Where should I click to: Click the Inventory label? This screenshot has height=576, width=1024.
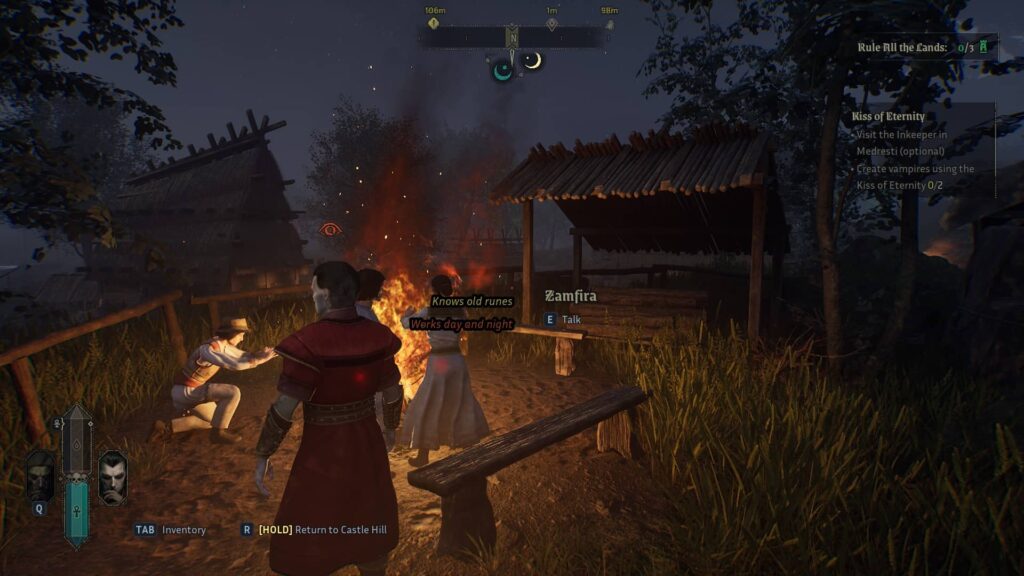(183, 530)
